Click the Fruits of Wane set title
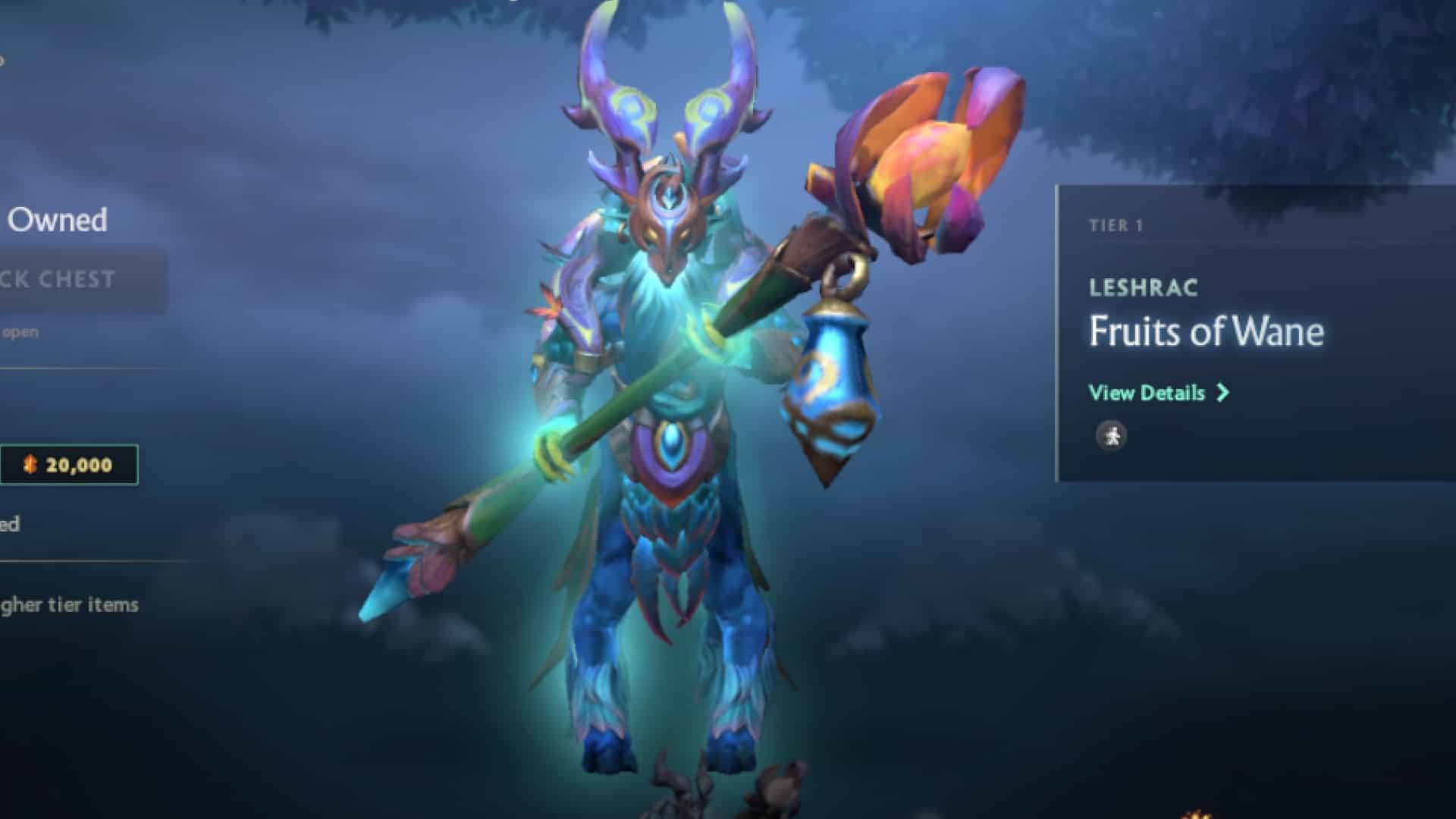The height and width of the screenshot is (819, 1456). click(x=1205, y=331)
